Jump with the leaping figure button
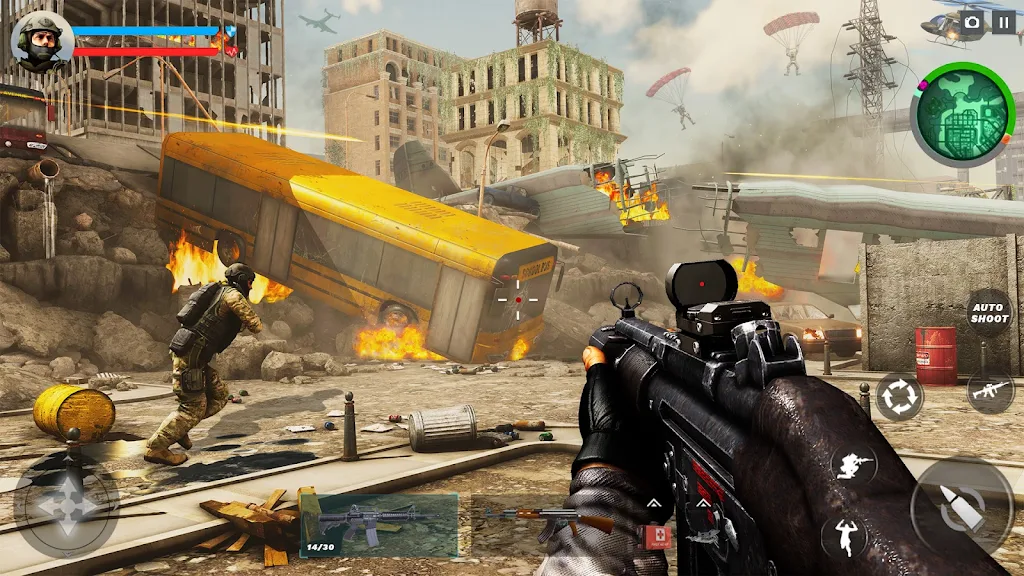The image size is (1024, 576). click(x=846, y=536)
